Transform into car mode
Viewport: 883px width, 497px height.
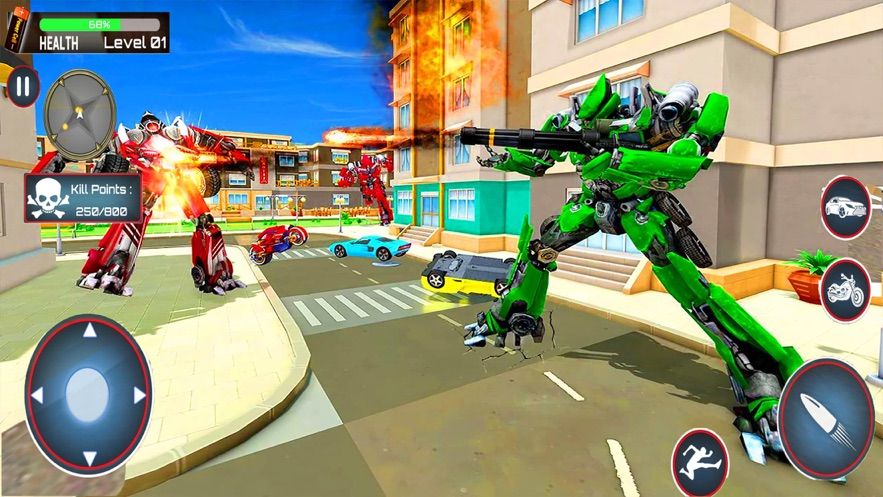click(845, 207)
